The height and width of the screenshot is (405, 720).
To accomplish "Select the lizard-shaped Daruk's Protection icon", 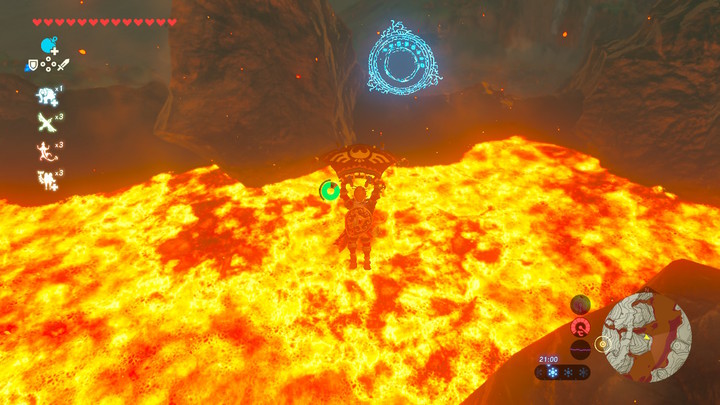I will coord(46,151).
